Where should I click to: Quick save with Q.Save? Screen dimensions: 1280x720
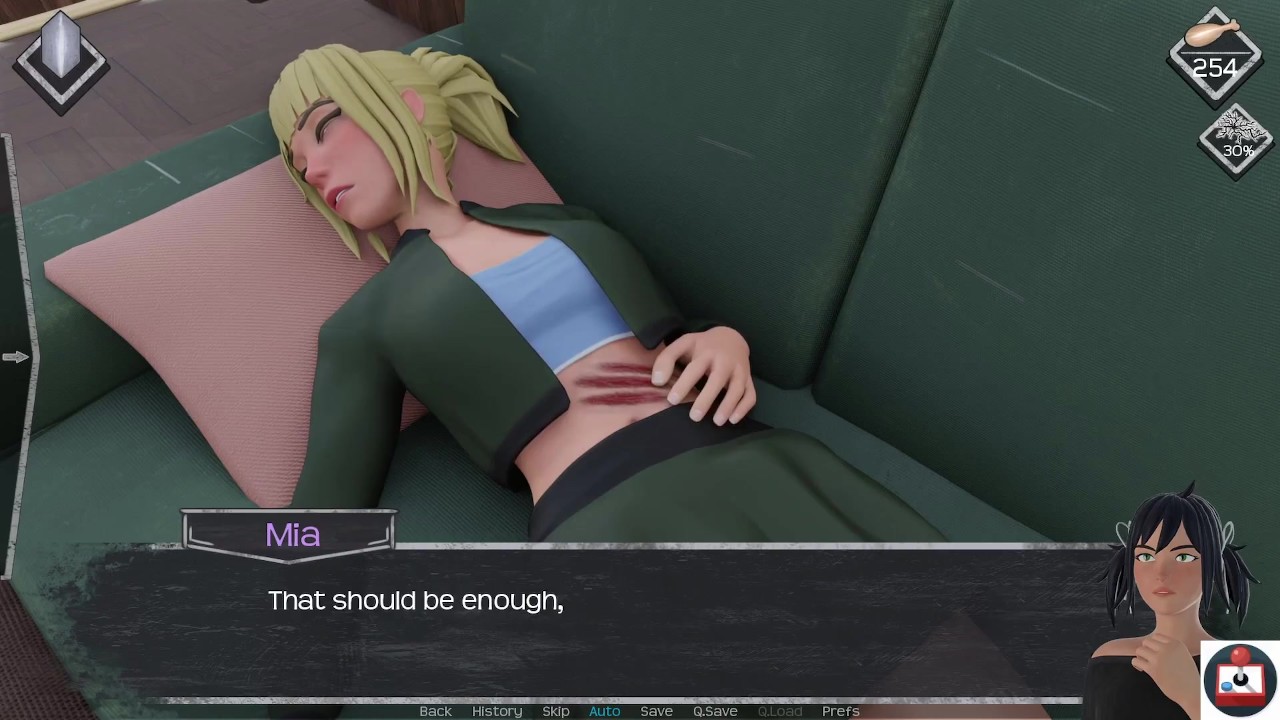coord(715,711)
